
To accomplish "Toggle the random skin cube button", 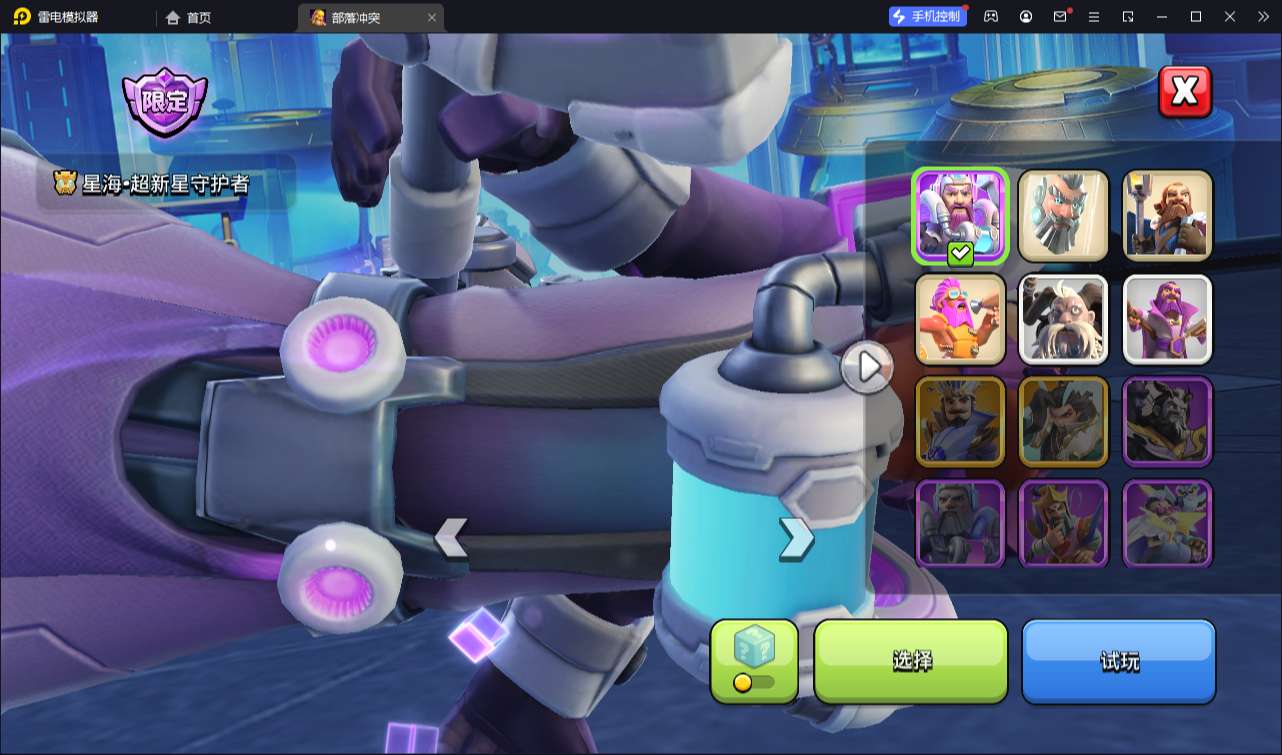I will tap(754, 661).
